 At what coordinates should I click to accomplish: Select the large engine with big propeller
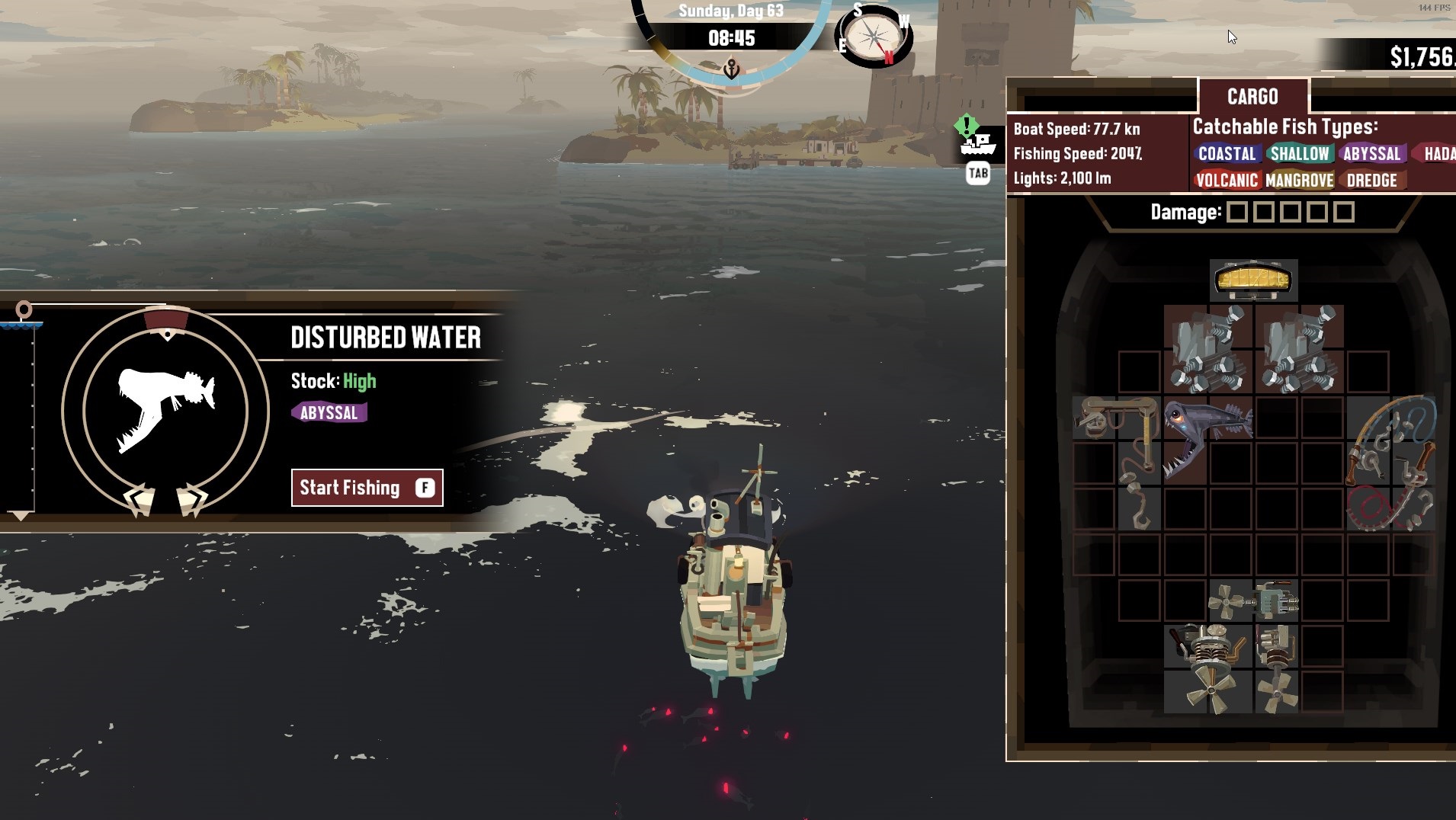click(1208, 668)
